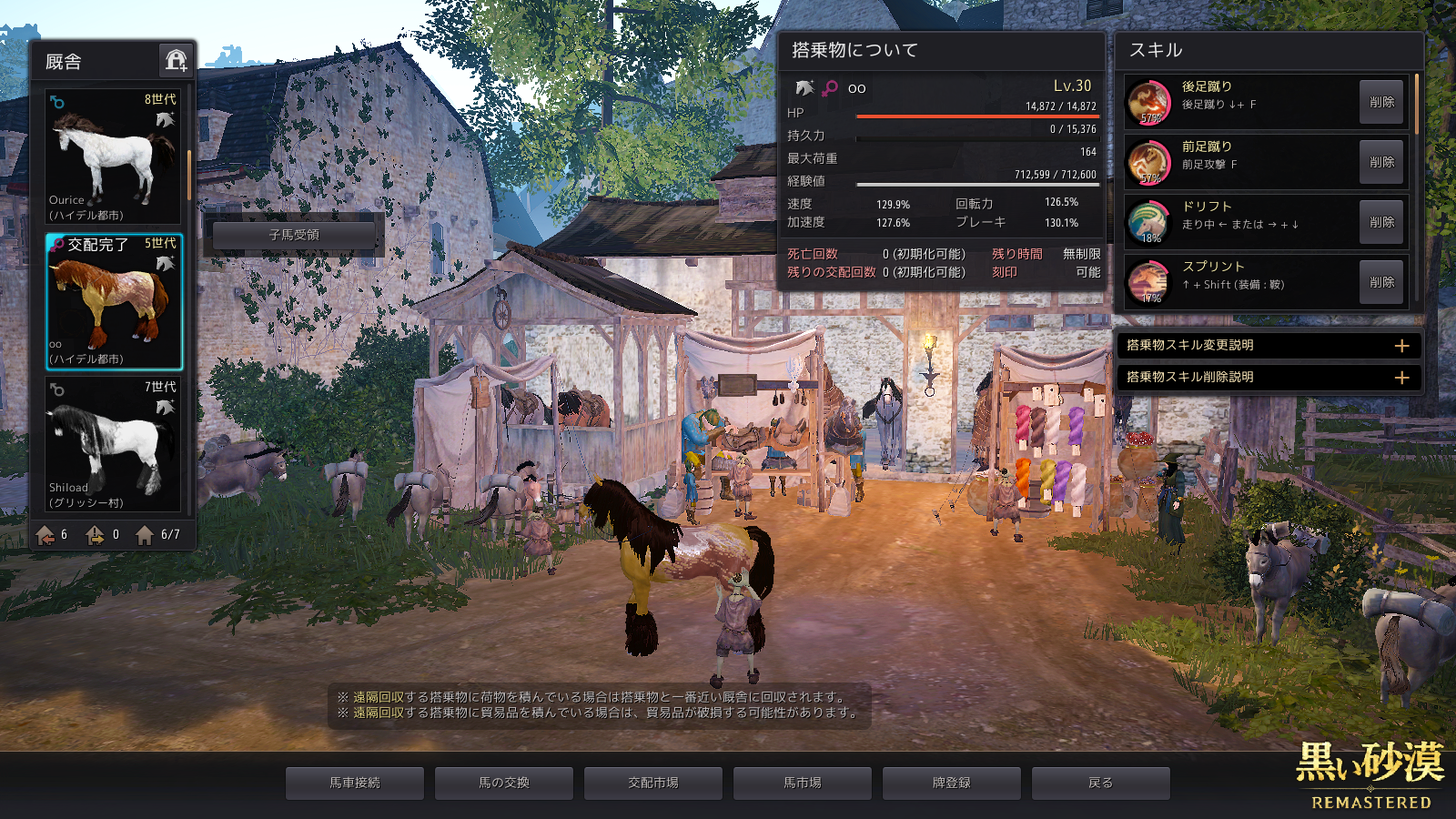The height and width of the screenshot is (819, 1456).
Task: Delete the 後足蹴り skill
Action: [1380, 103]
